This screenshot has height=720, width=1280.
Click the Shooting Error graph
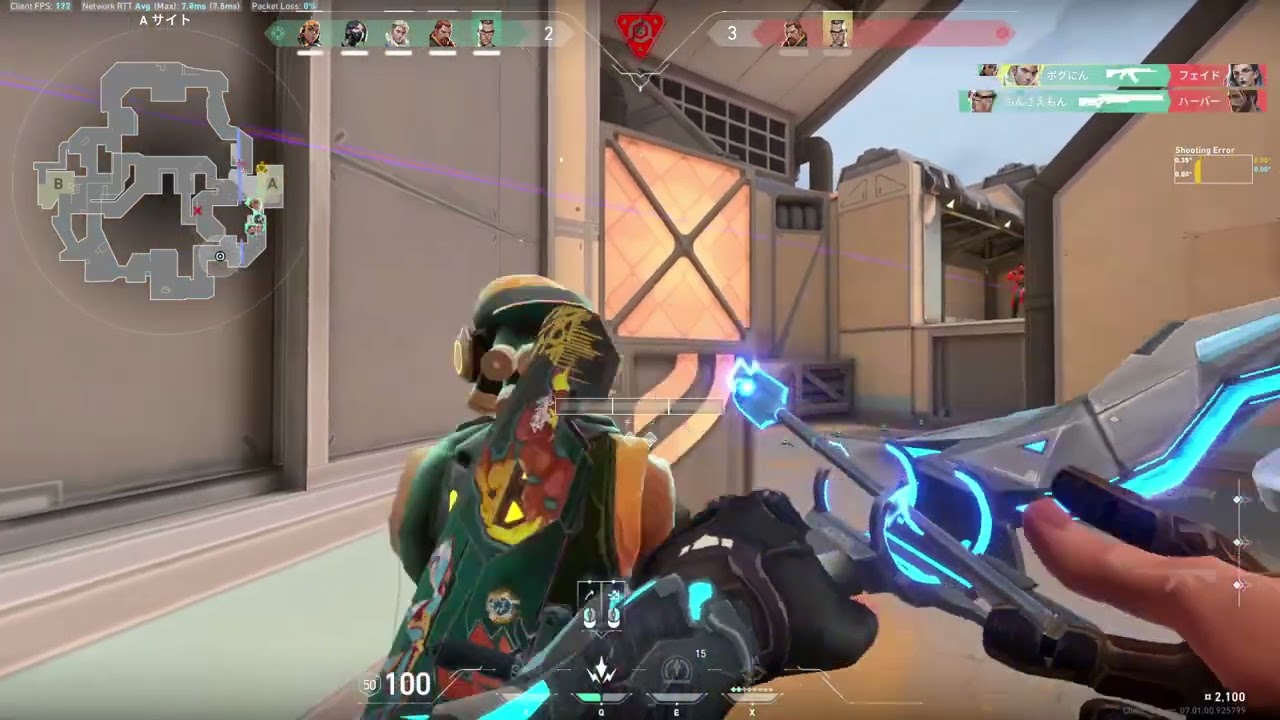click(x=1213, y=168)
